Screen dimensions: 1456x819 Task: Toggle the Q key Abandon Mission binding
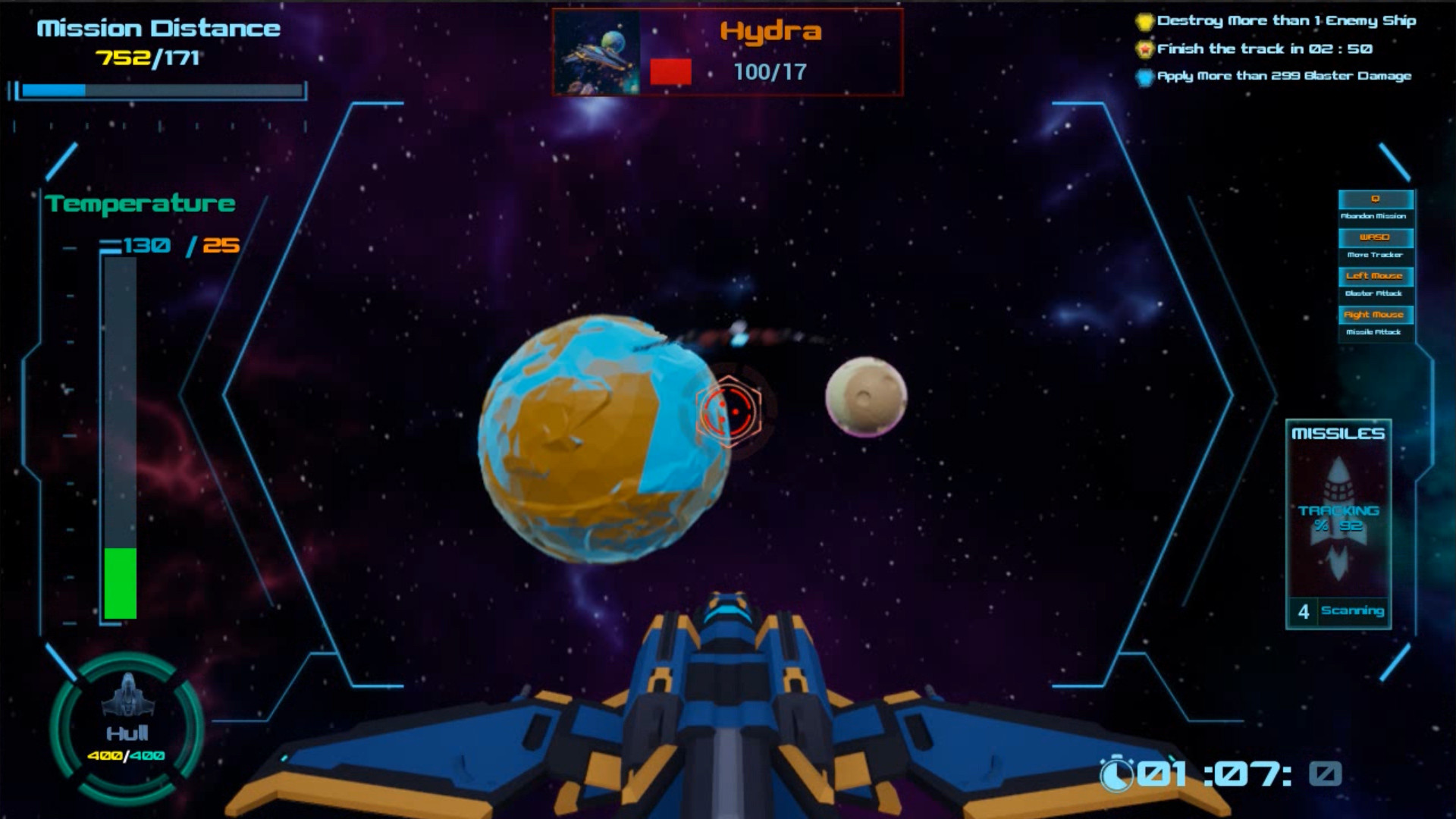click(1375, 199)
